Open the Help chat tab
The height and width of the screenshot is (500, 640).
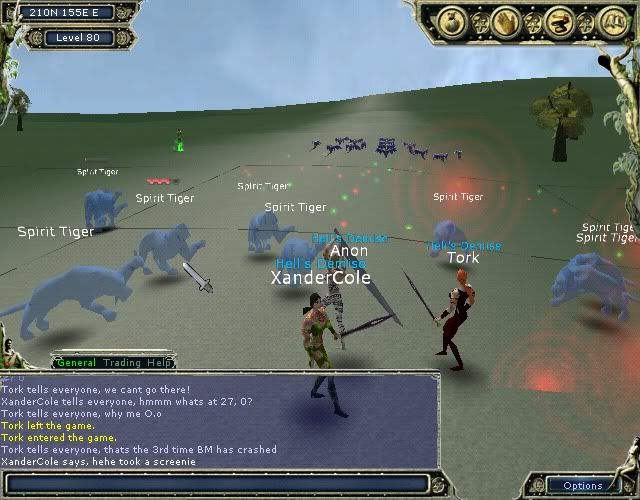[160, 363]
